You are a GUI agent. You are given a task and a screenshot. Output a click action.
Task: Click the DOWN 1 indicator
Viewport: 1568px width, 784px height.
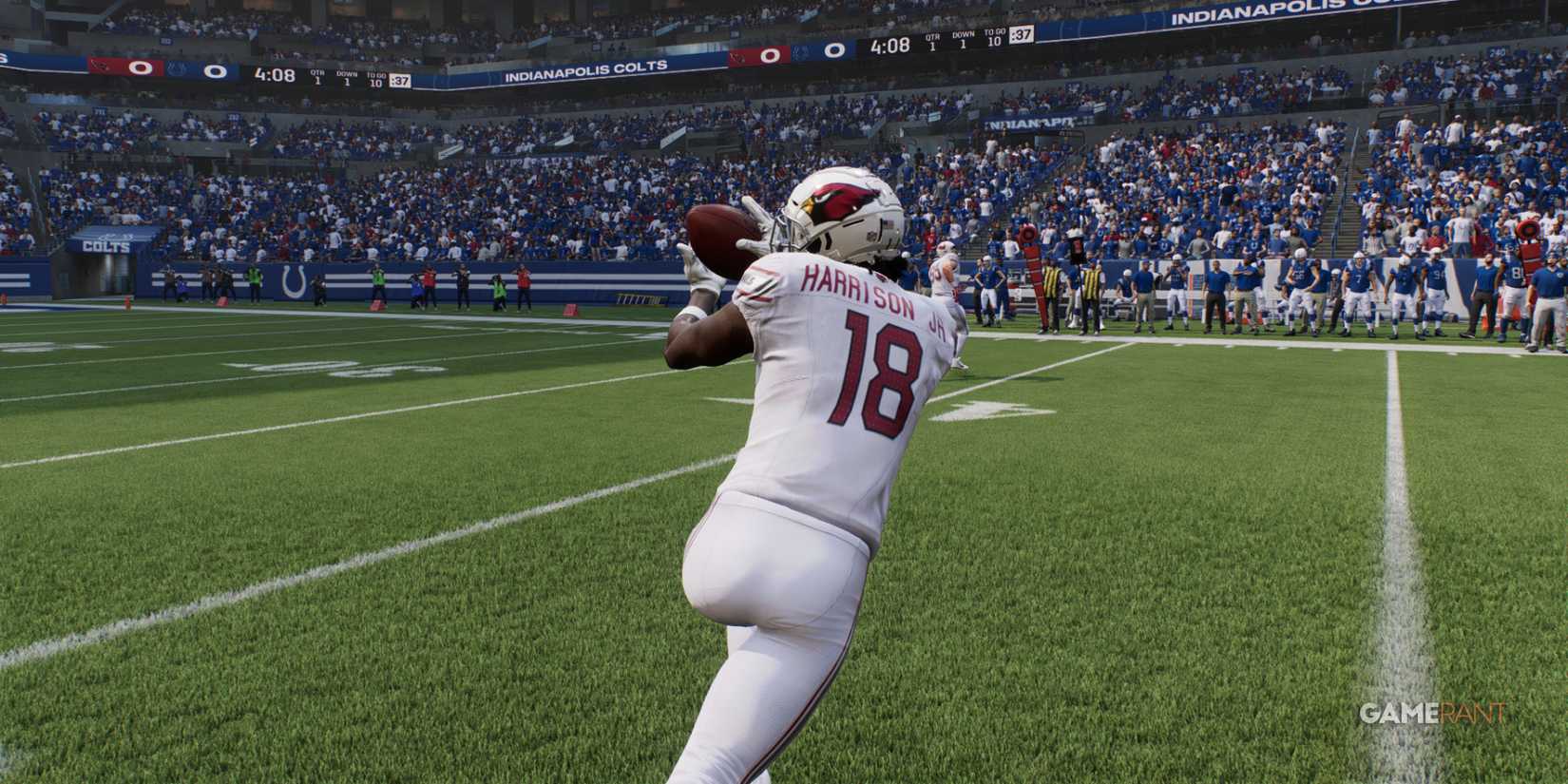[964, 41]
